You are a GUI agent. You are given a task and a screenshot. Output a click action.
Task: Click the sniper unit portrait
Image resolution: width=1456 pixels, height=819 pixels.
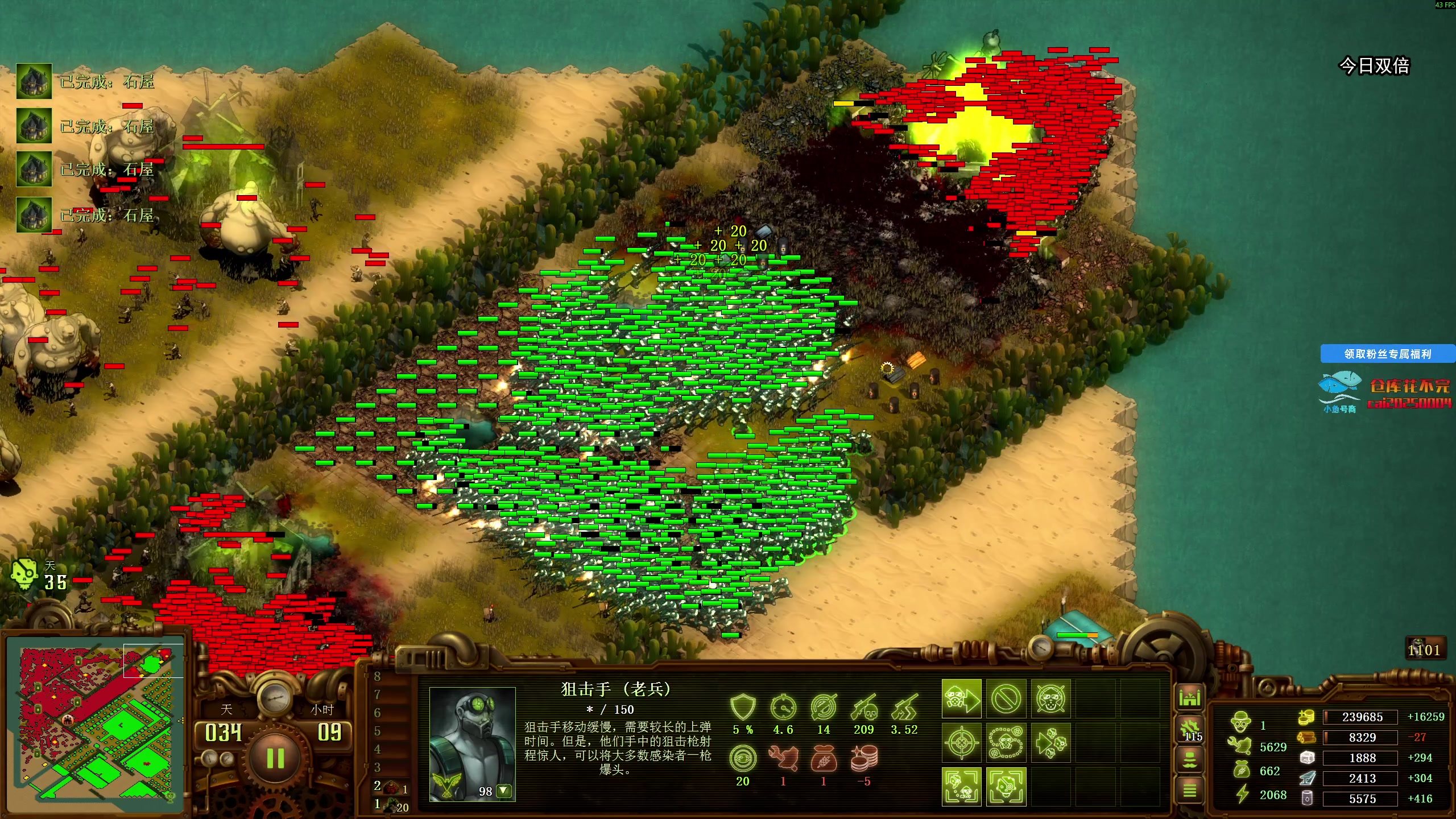472,739
